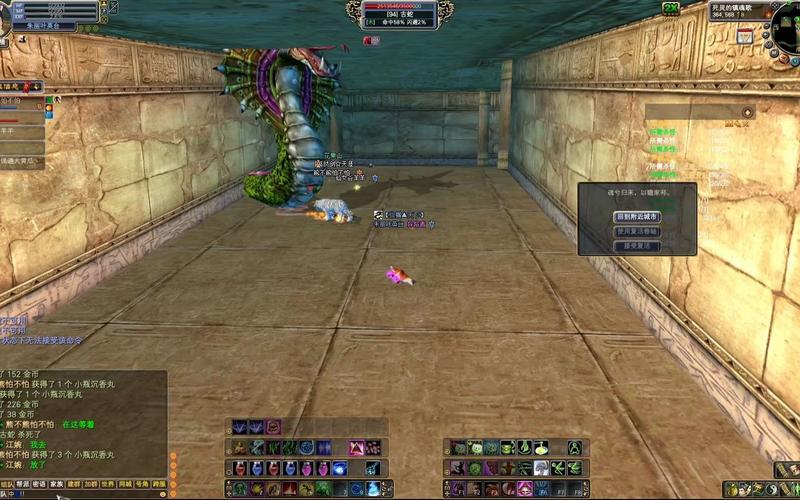Accept resurrection with the 接受复活 button

(x=637, y=245)
